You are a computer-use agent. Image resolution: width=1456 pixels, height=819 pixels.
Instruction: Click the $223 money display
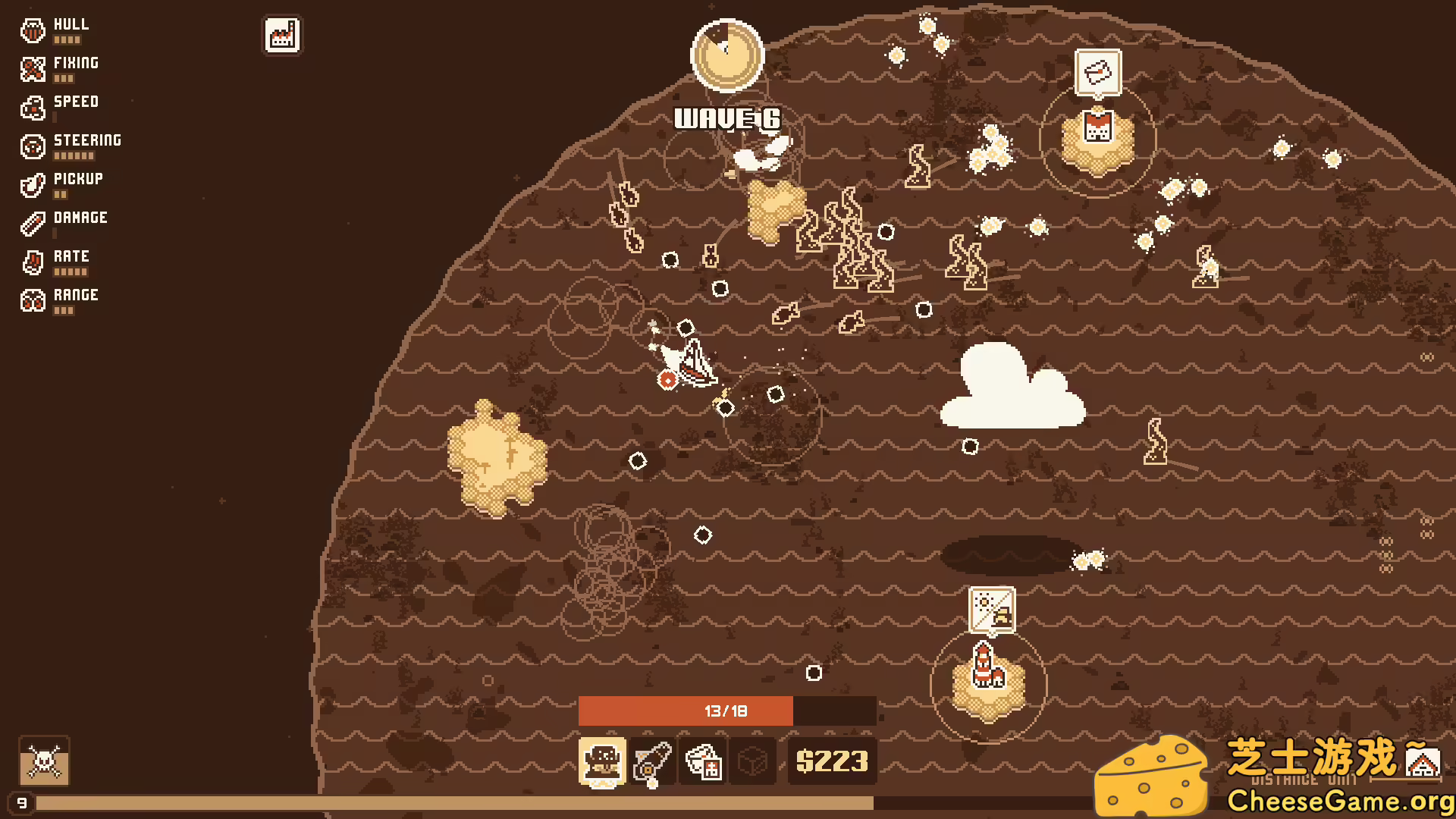[x=832, y=761]
